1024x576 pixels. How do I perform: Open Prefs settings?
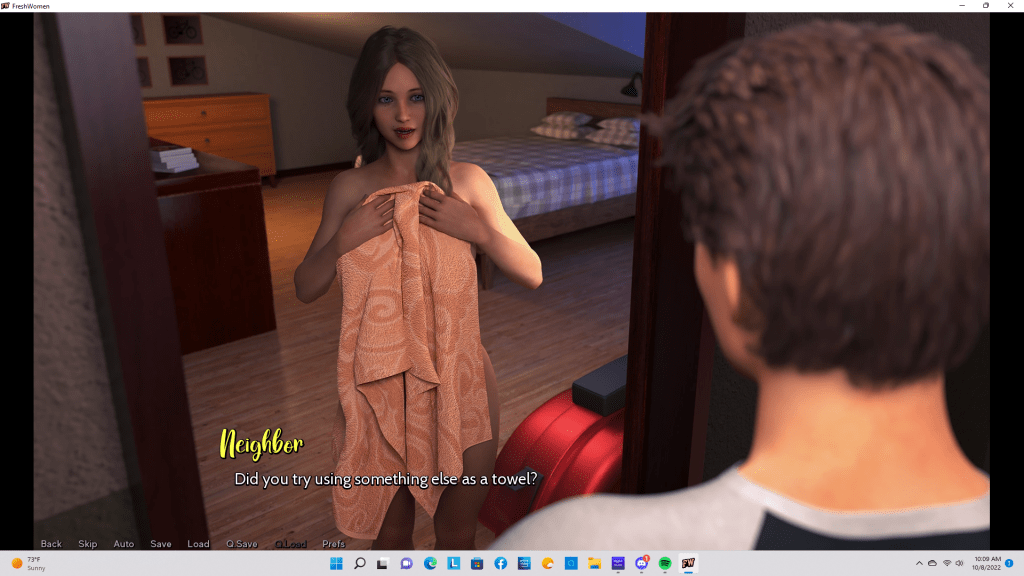[x=334, y=544]
